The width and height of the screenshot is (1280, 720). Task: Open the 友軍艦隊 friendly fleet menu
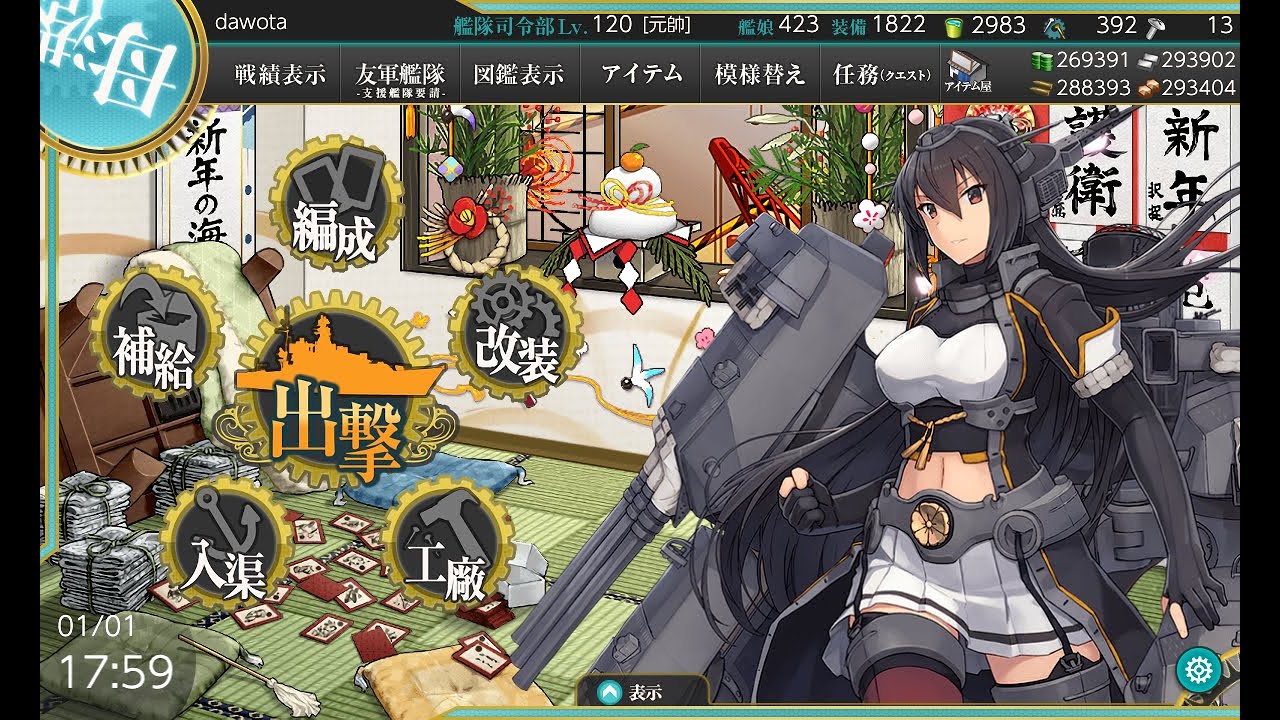coord(400,76)
